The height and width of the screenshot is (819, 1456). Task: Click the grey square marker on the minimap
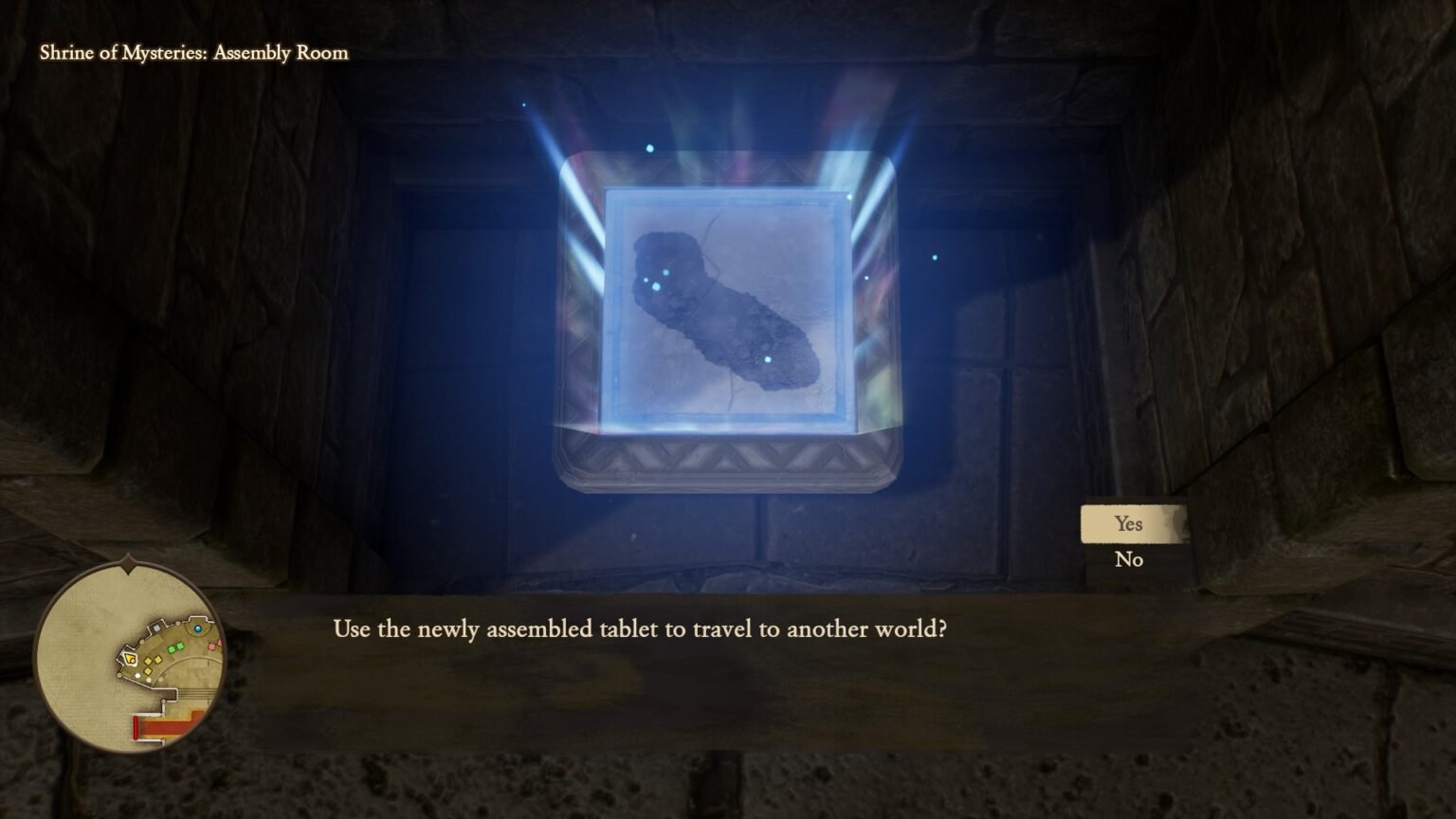pyautogui.click(x=155, y=628)
